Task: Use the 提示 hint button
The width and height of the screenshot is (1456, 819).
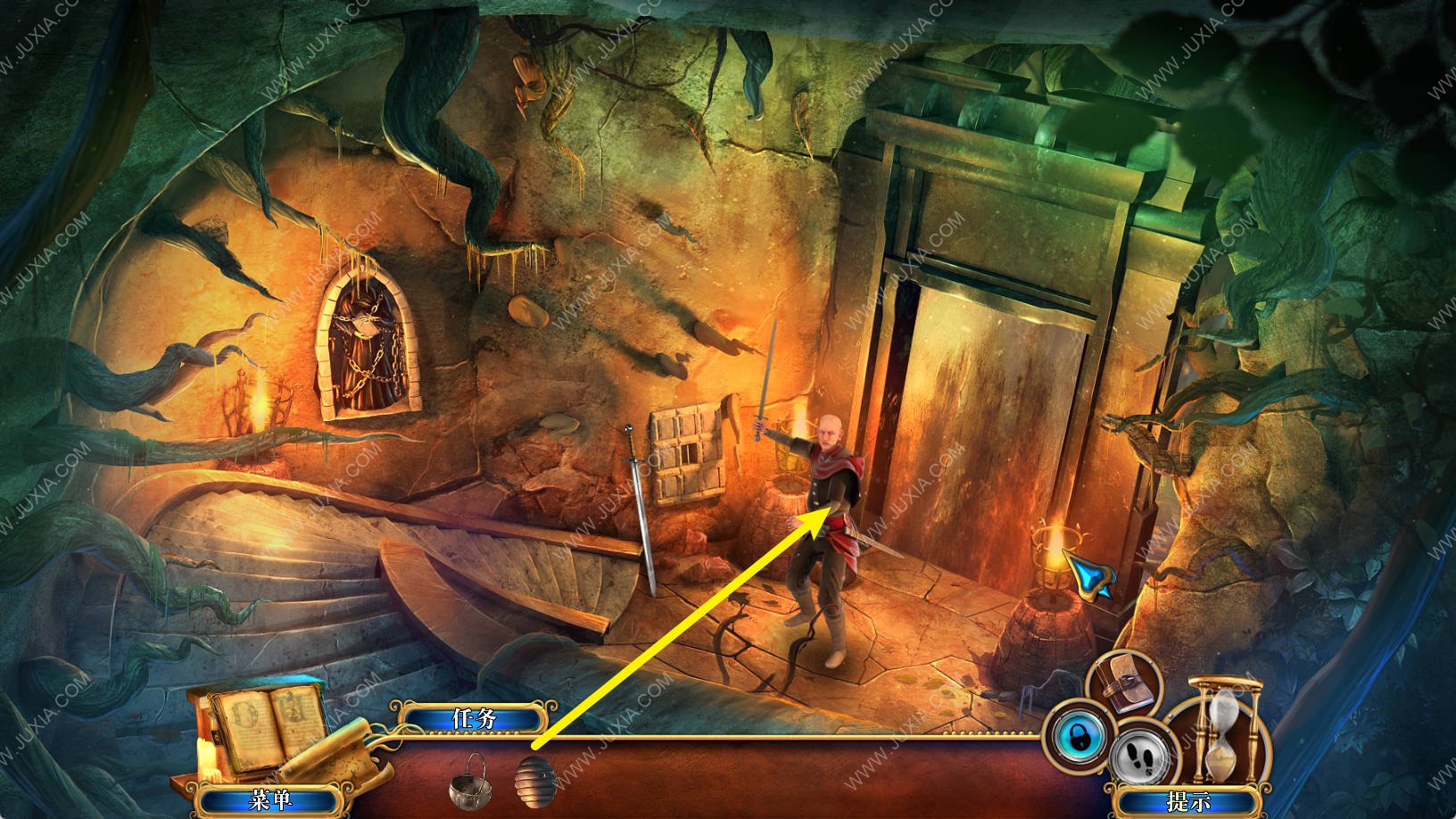Action: pos(1187,800)
